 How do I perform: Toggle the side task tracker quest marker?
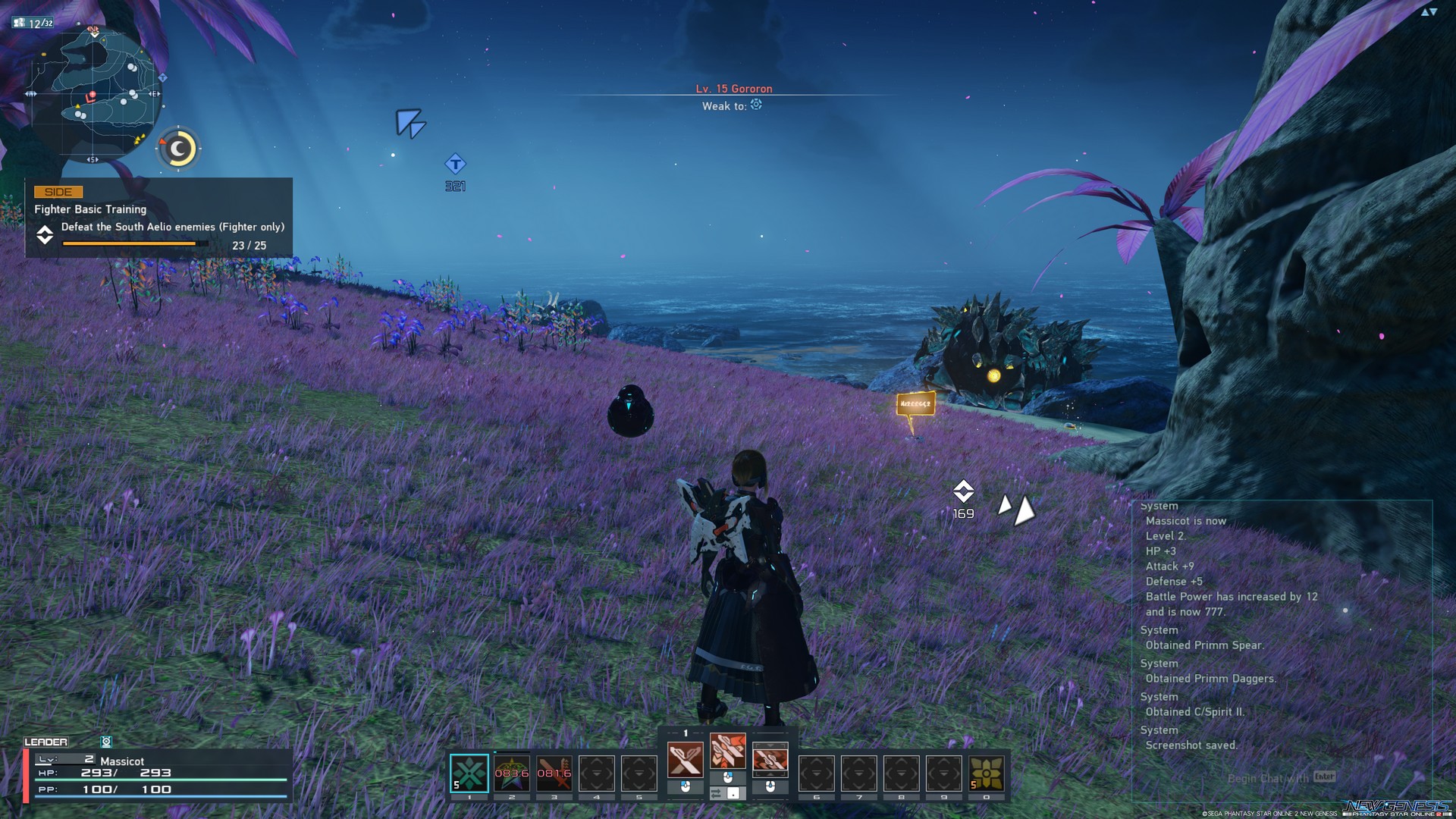pos(45,236)
